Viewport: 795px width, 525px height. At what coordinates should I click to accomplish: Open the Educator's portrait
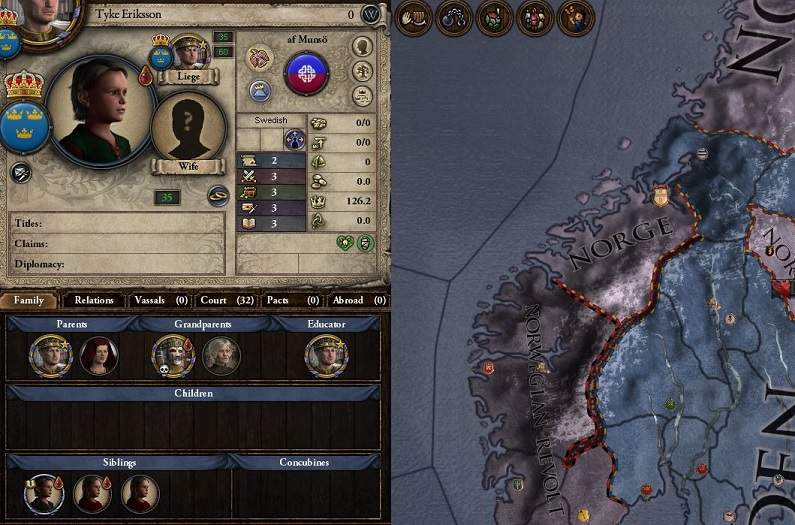[326, 355]
